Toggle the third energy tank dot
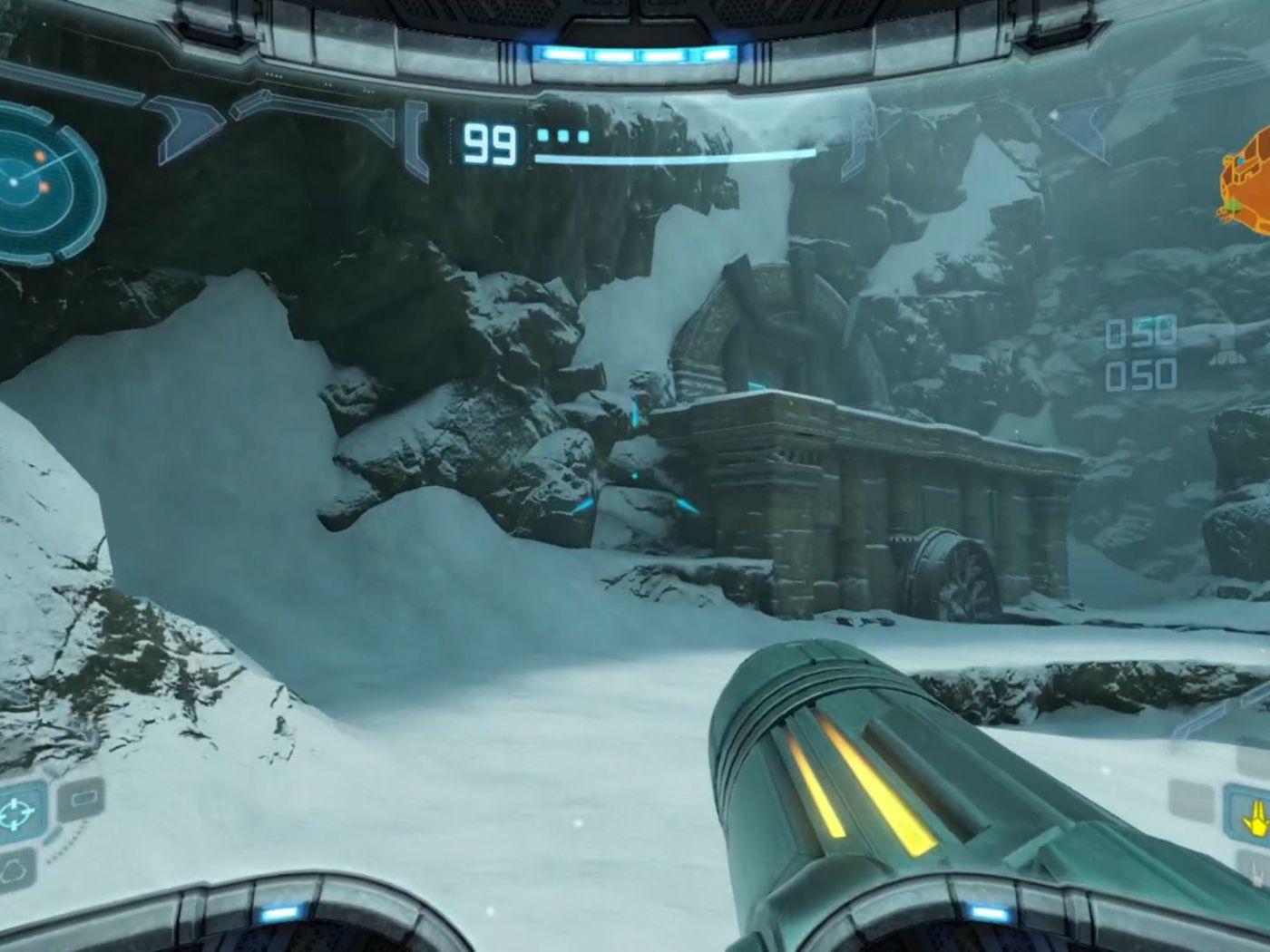This screenshot has width=1270, height=952. click(x=585, y=137)
